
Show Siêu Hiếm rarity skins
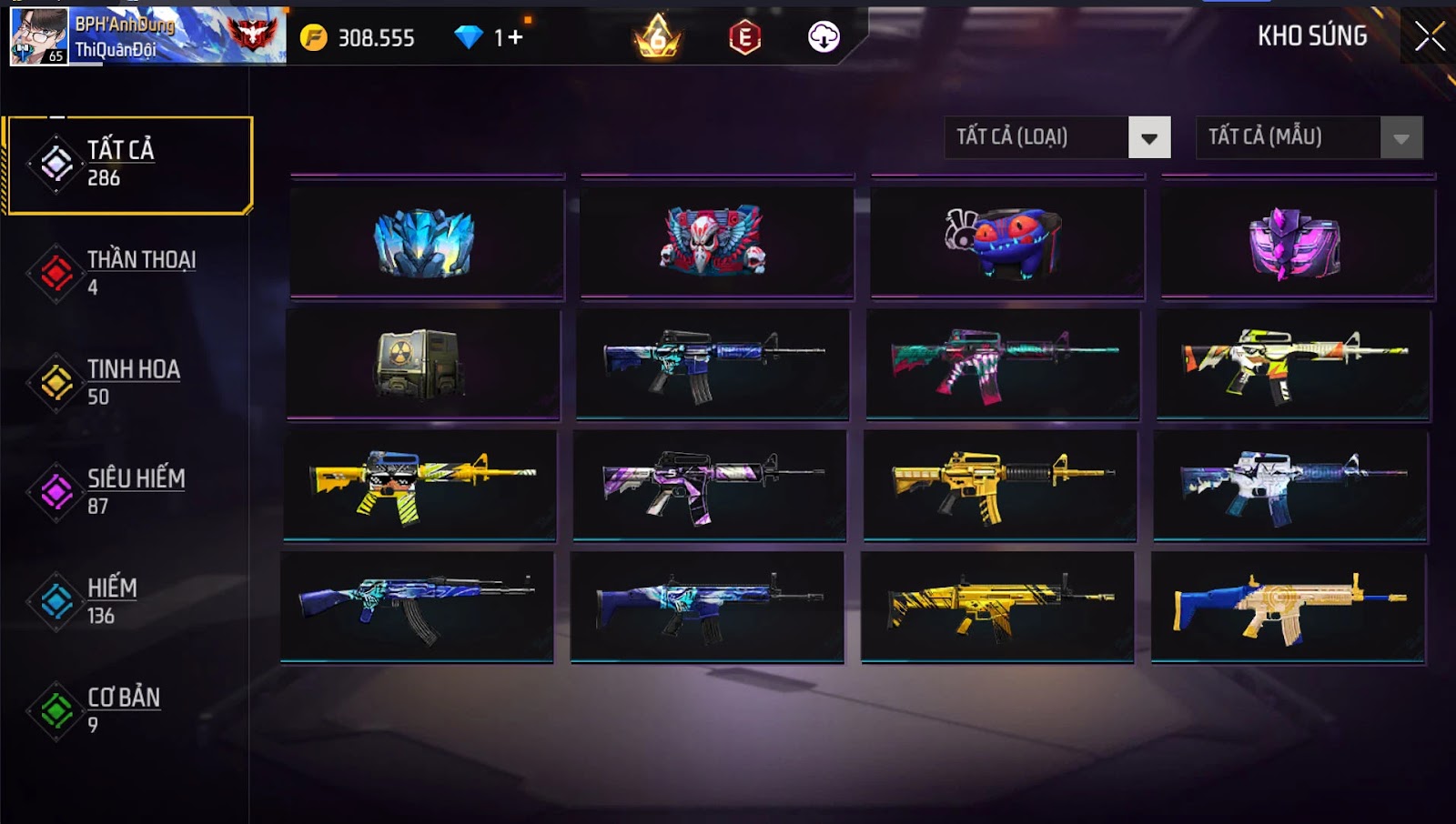click(127, 492)
